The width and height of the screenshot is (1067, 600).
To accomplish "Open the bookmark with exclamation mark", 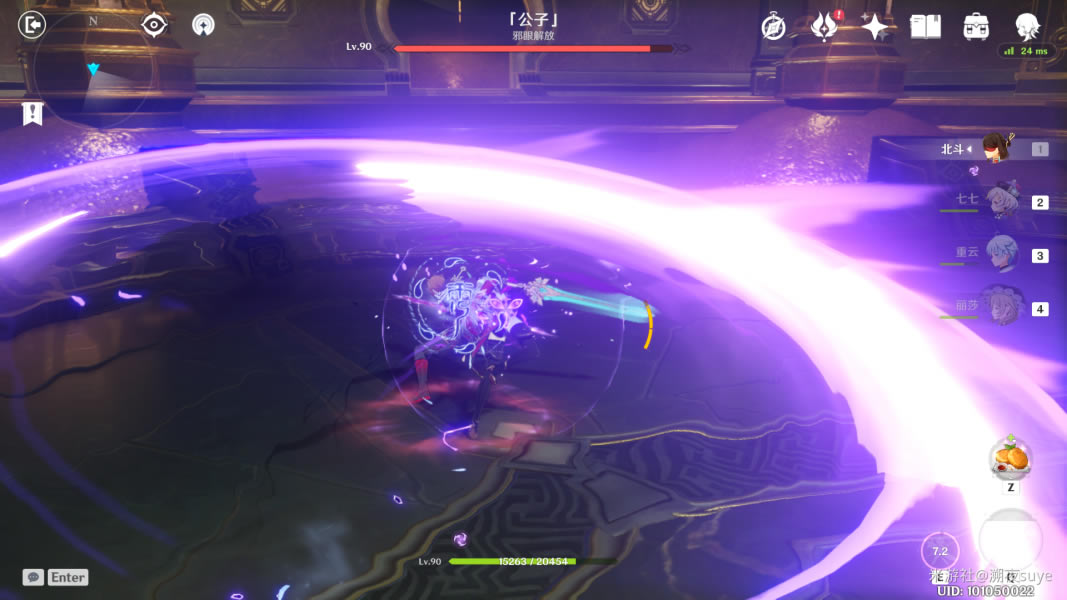I will [x=33, y=114].
